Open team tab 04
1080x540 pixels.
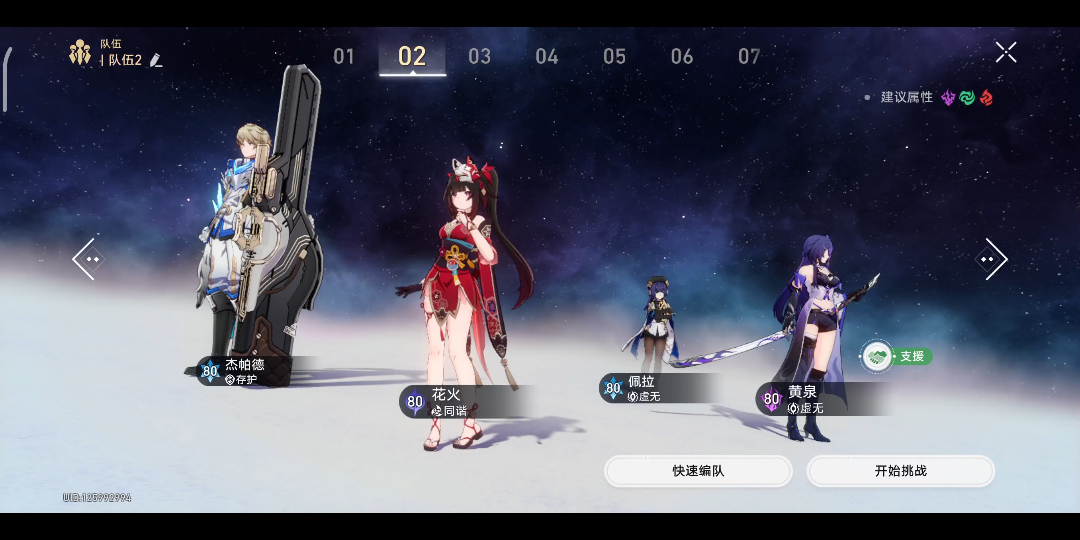click(547, 57)
